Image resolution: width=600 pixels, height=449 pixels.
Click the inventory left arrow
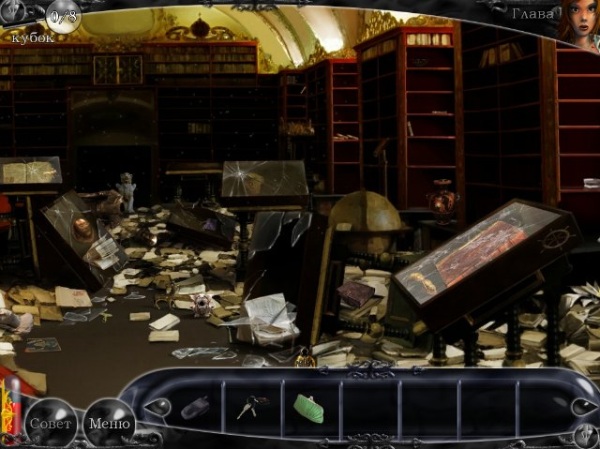157,407
